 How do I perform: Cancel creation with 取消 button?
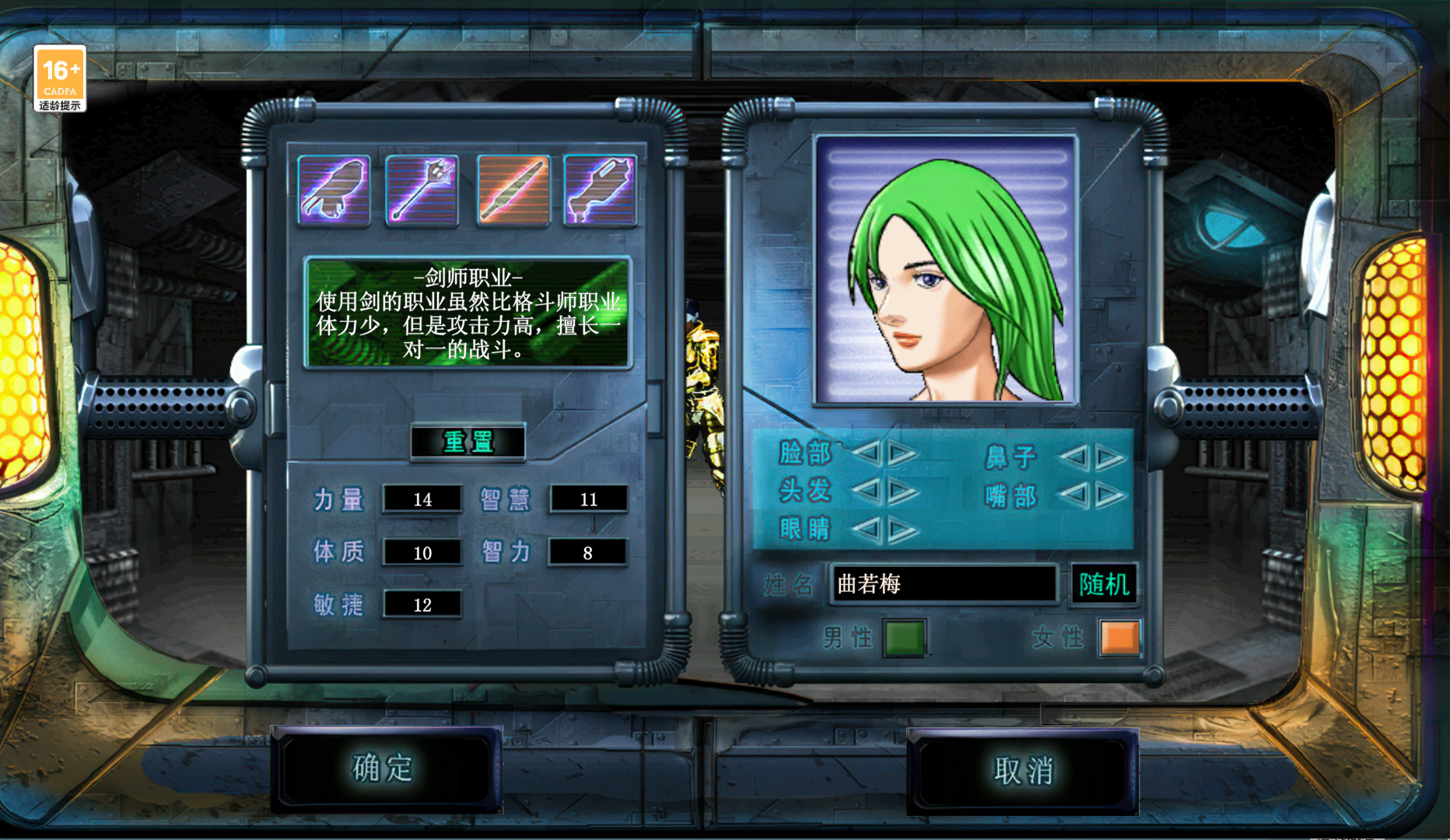1022,771
